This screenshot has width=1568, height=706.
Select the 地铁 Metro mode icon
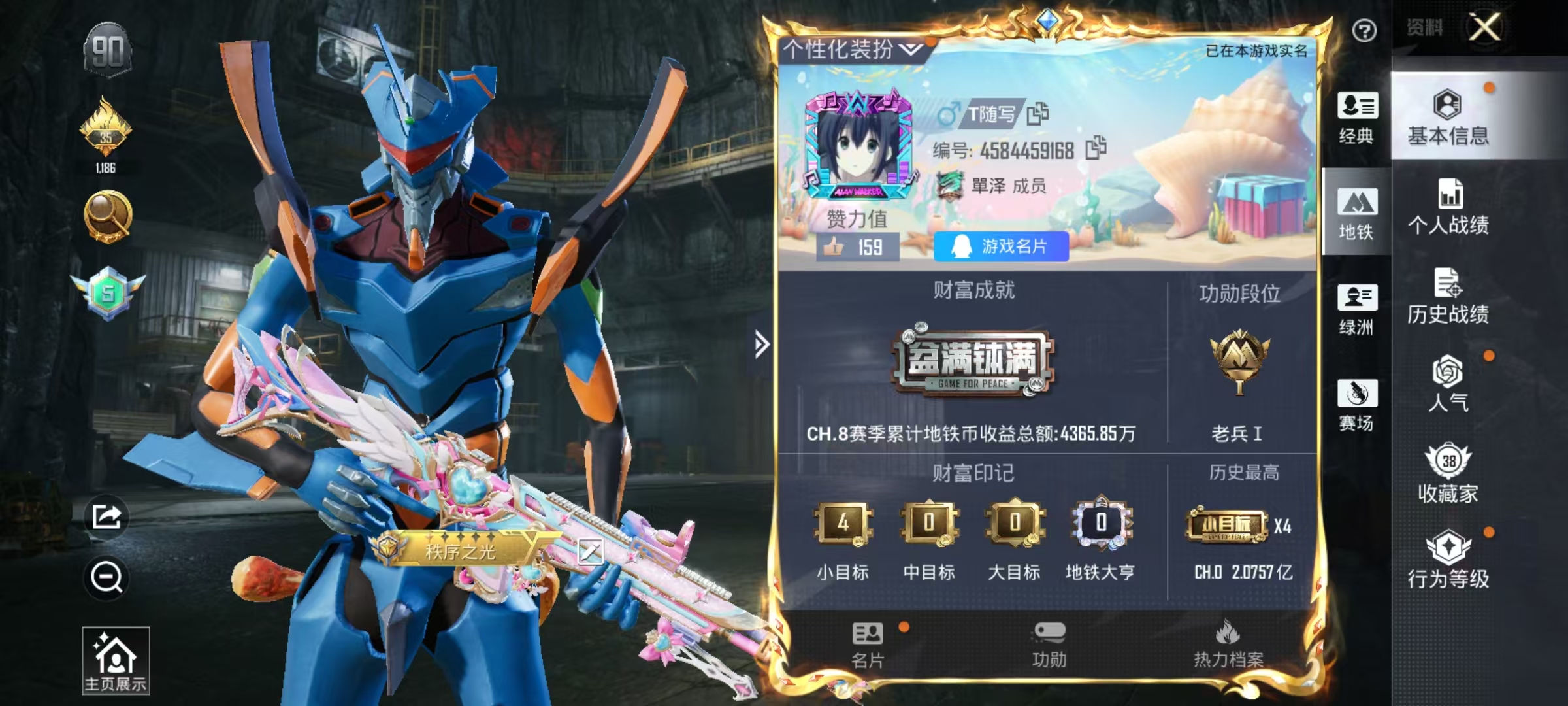[x=1358, y=210]
